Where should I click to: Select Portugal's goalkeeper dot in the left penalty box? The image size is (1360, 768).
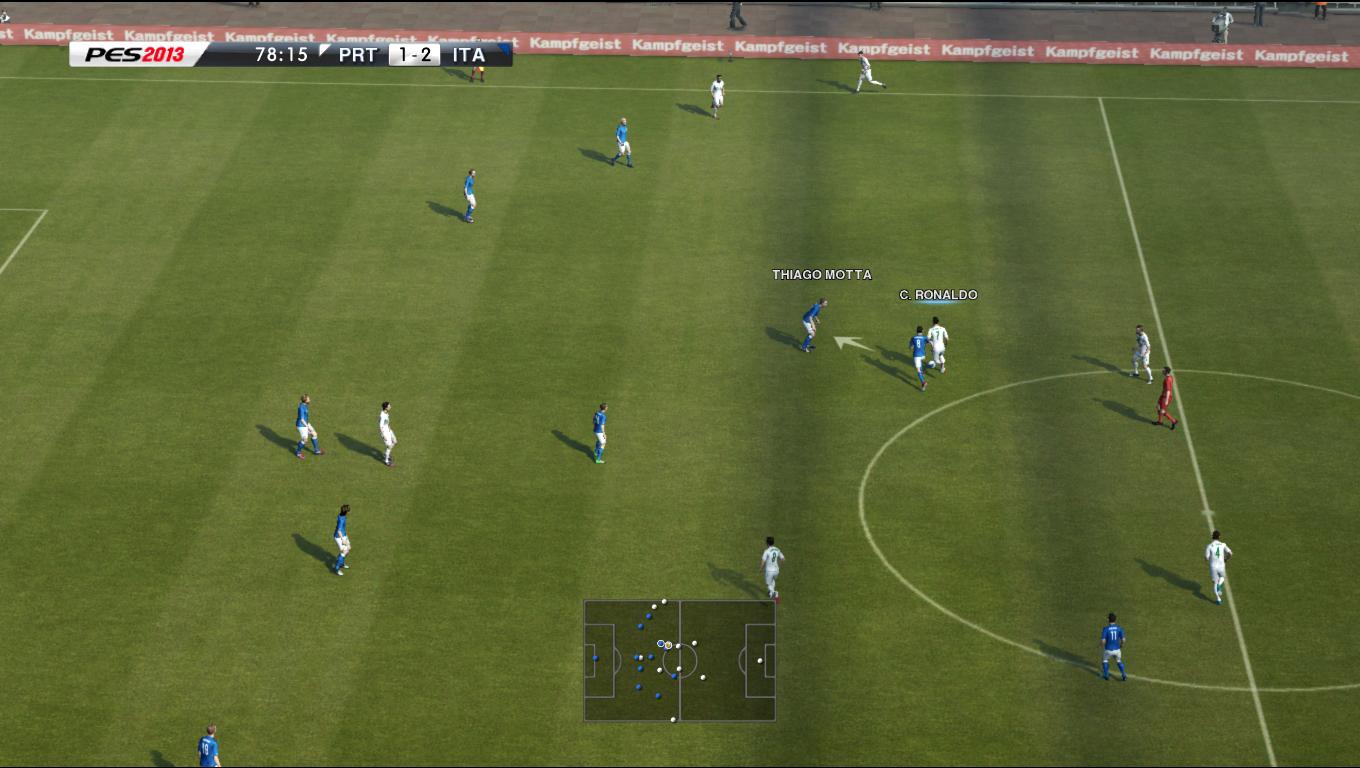point(596,658)
